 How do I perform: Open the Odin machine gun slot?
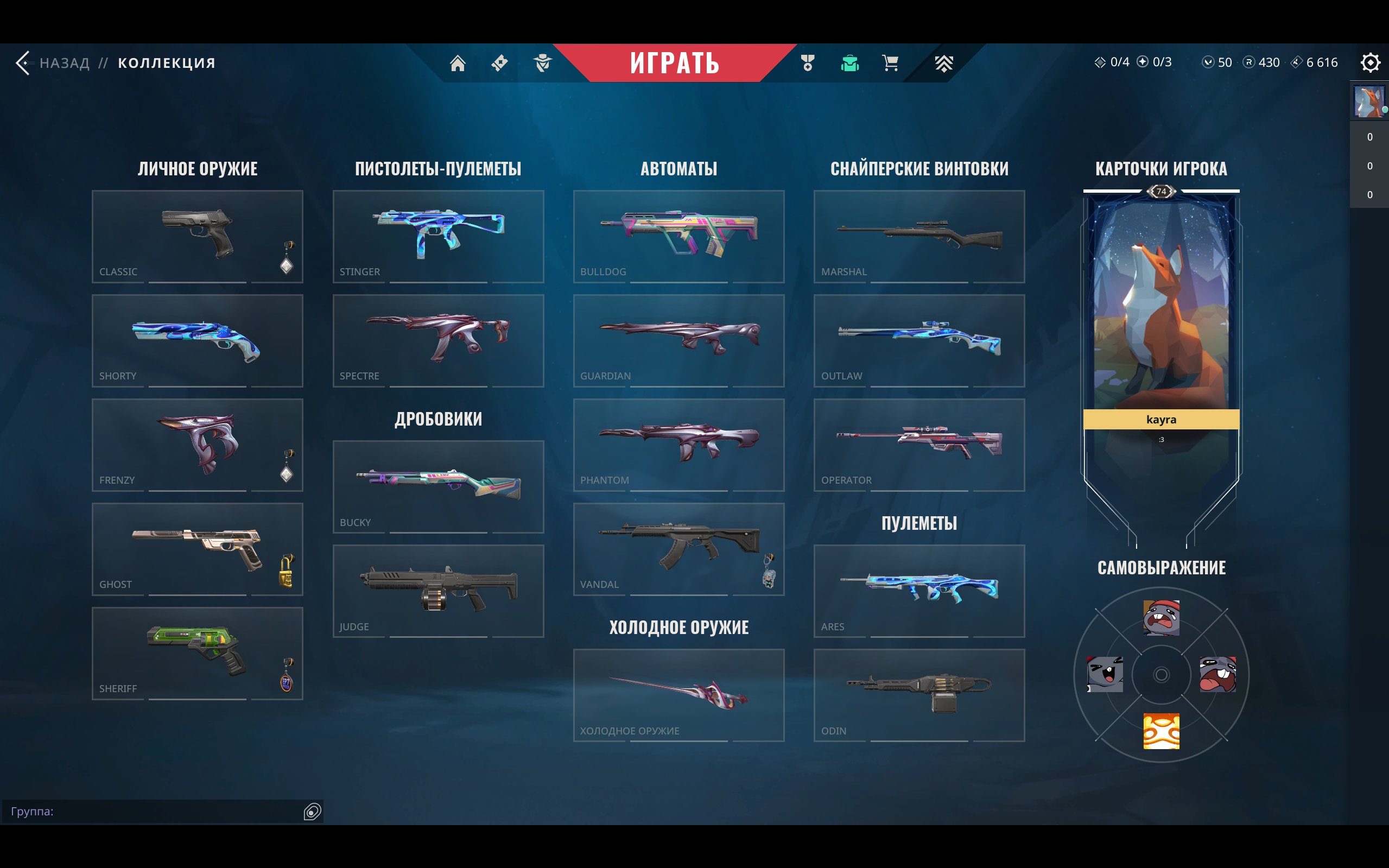tap(919, 695)
